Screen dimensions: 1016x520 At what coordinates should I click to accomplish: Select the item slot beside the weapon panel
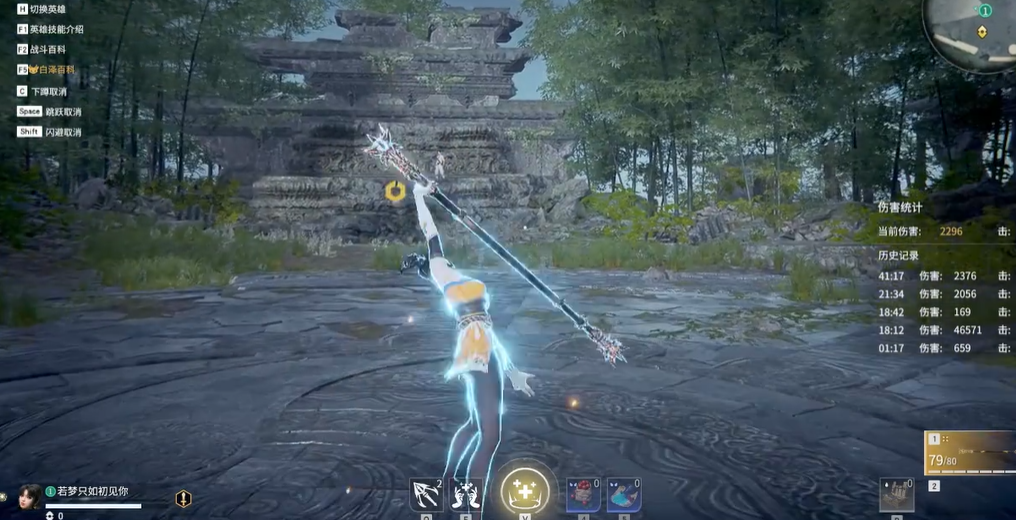896,495
